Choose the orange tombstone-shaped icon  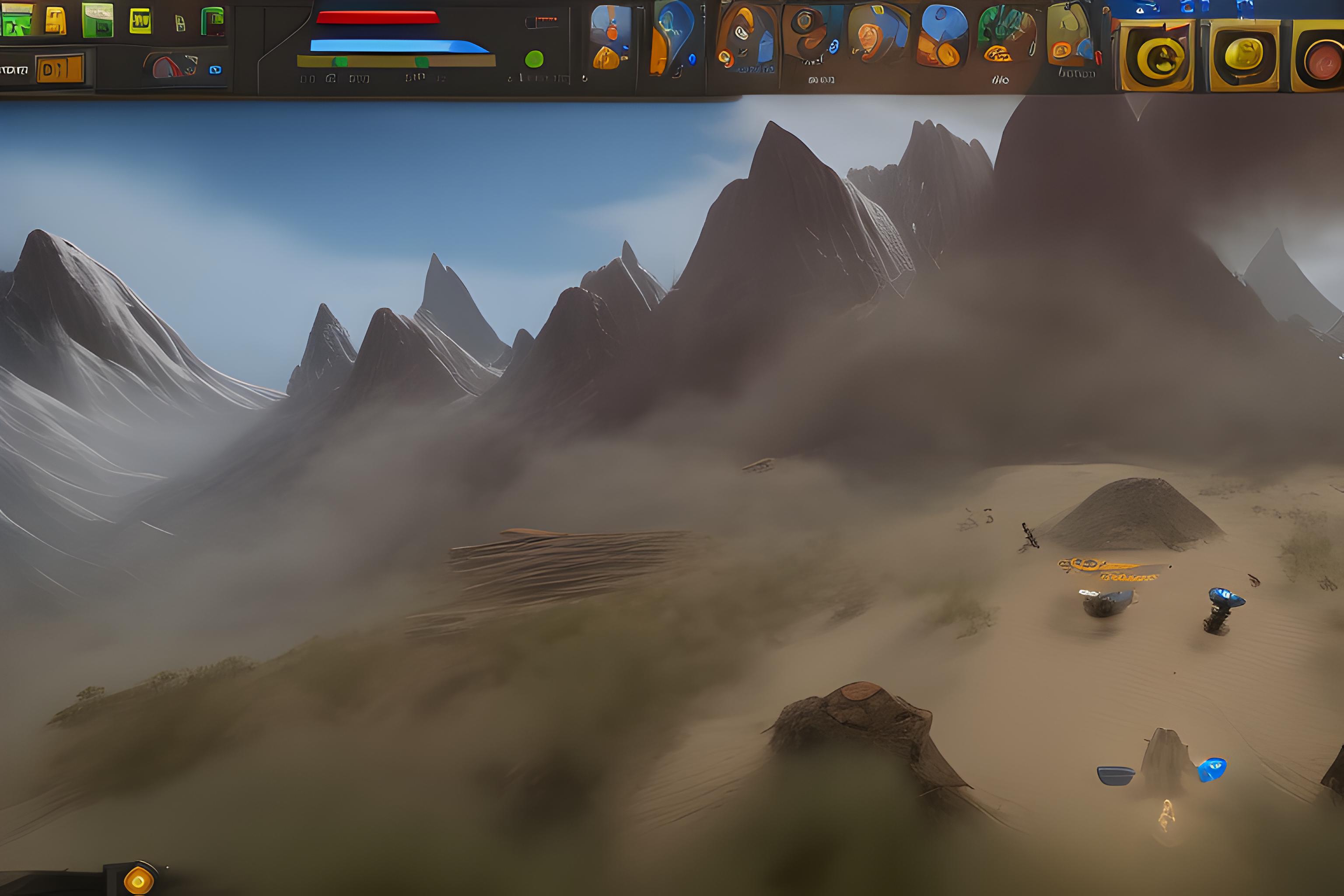(x=56, y=21)
